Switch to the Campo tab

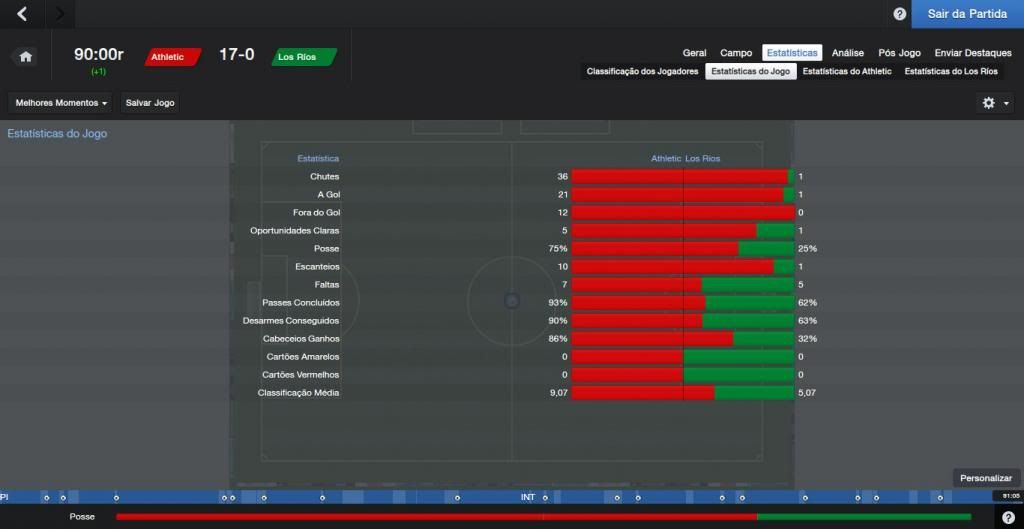point(736,53)
